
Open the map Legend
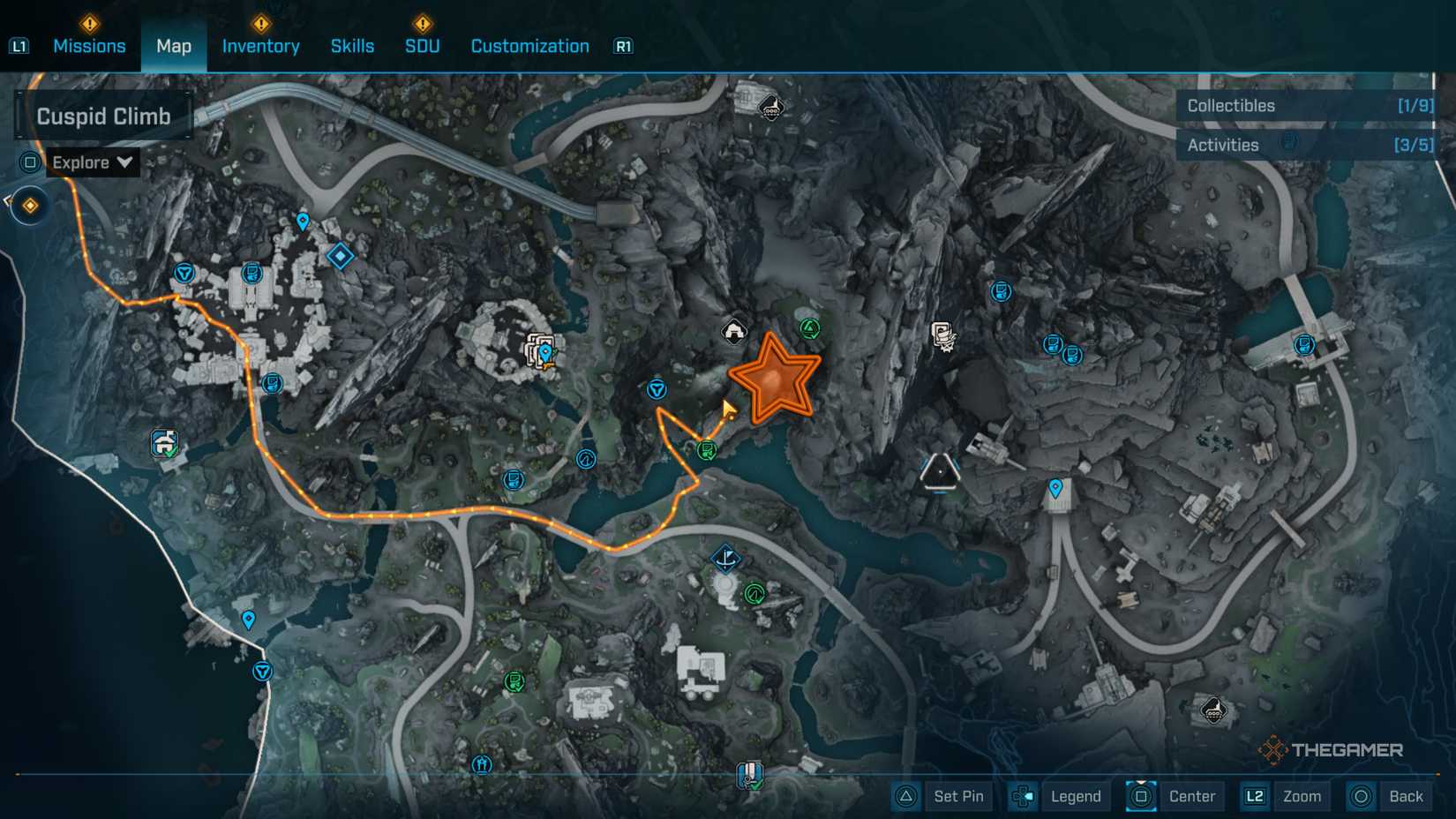point(1076,796)
